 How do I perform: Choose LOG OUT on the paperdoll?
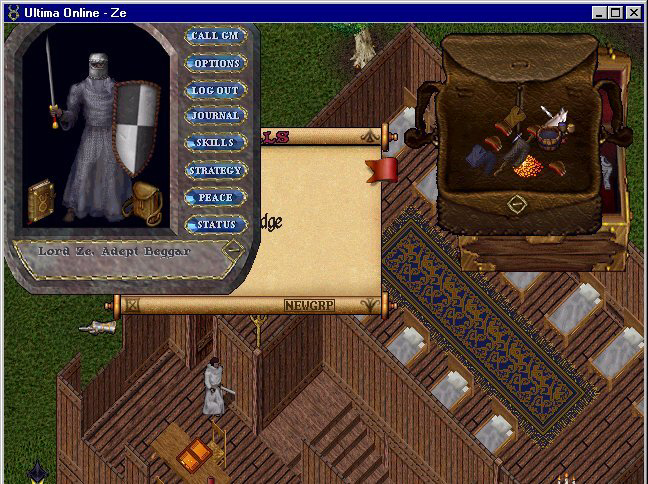(214, 90)
